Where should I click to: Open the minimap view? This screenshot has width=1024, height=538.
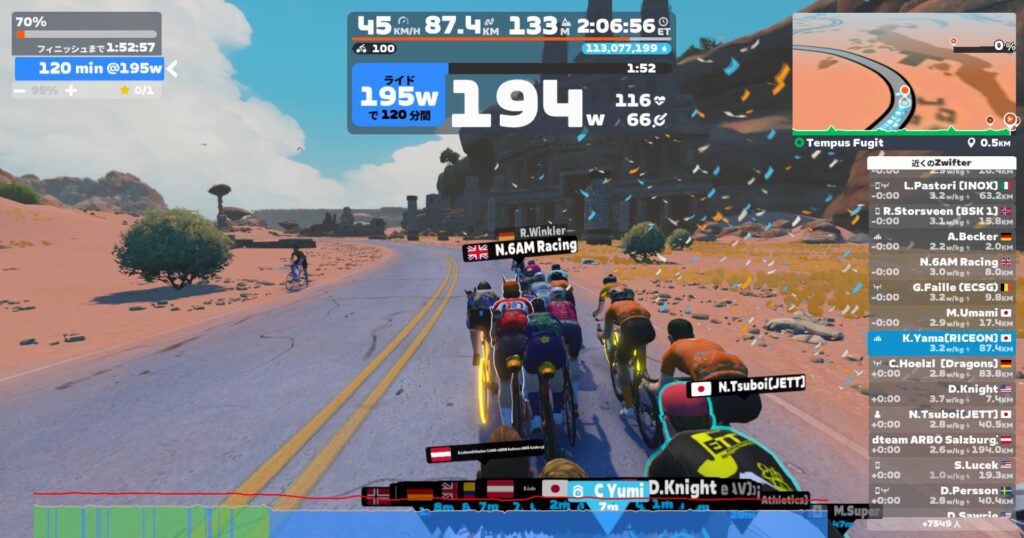pyautogui.click(x=904, y=73)
